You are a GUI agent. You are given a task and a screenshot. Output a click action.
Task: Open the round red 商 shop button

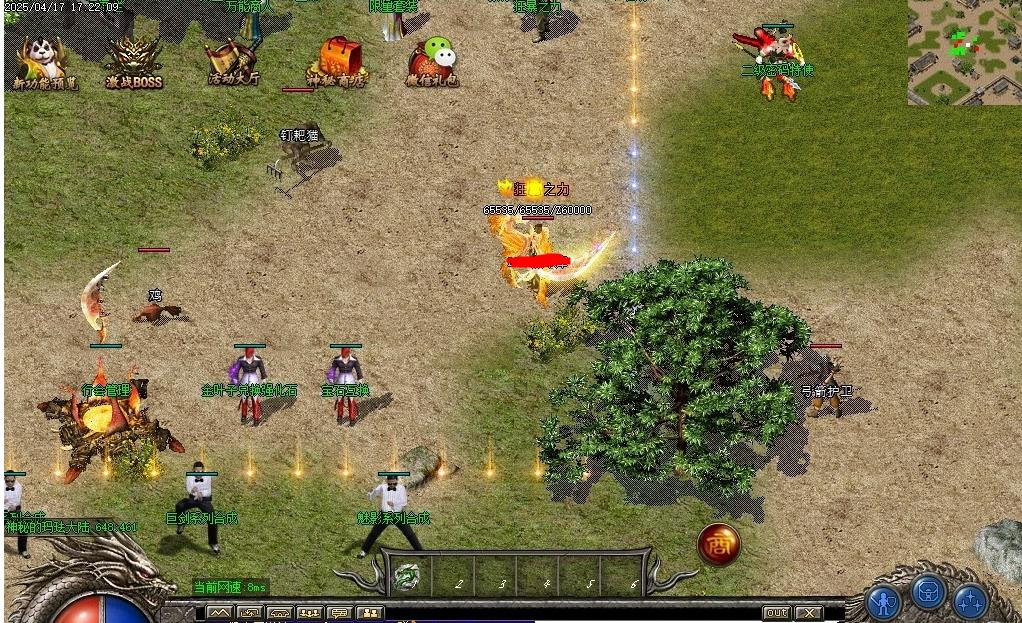pyautogui.click(x=718, y=543)
